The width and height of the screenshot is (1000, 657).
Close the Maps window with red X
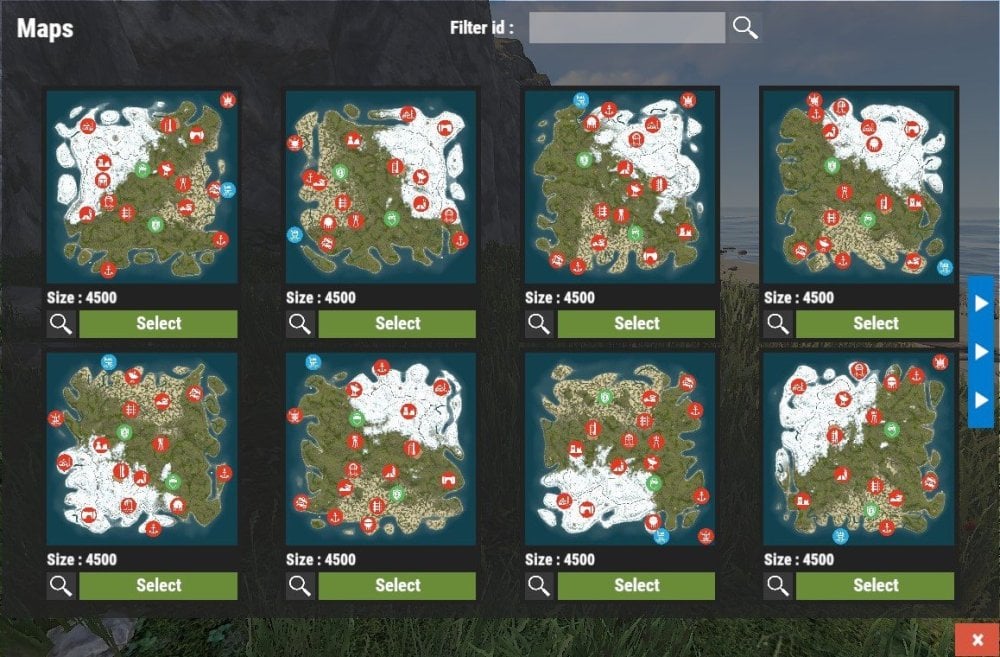pyautogui.click(x=977, y=639)
